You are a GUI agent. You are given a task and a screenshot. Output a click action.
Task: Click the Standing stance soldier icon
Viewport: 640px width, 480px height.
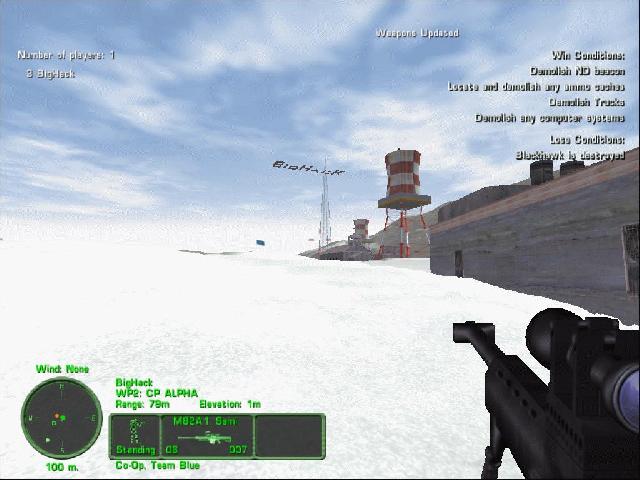131,436
